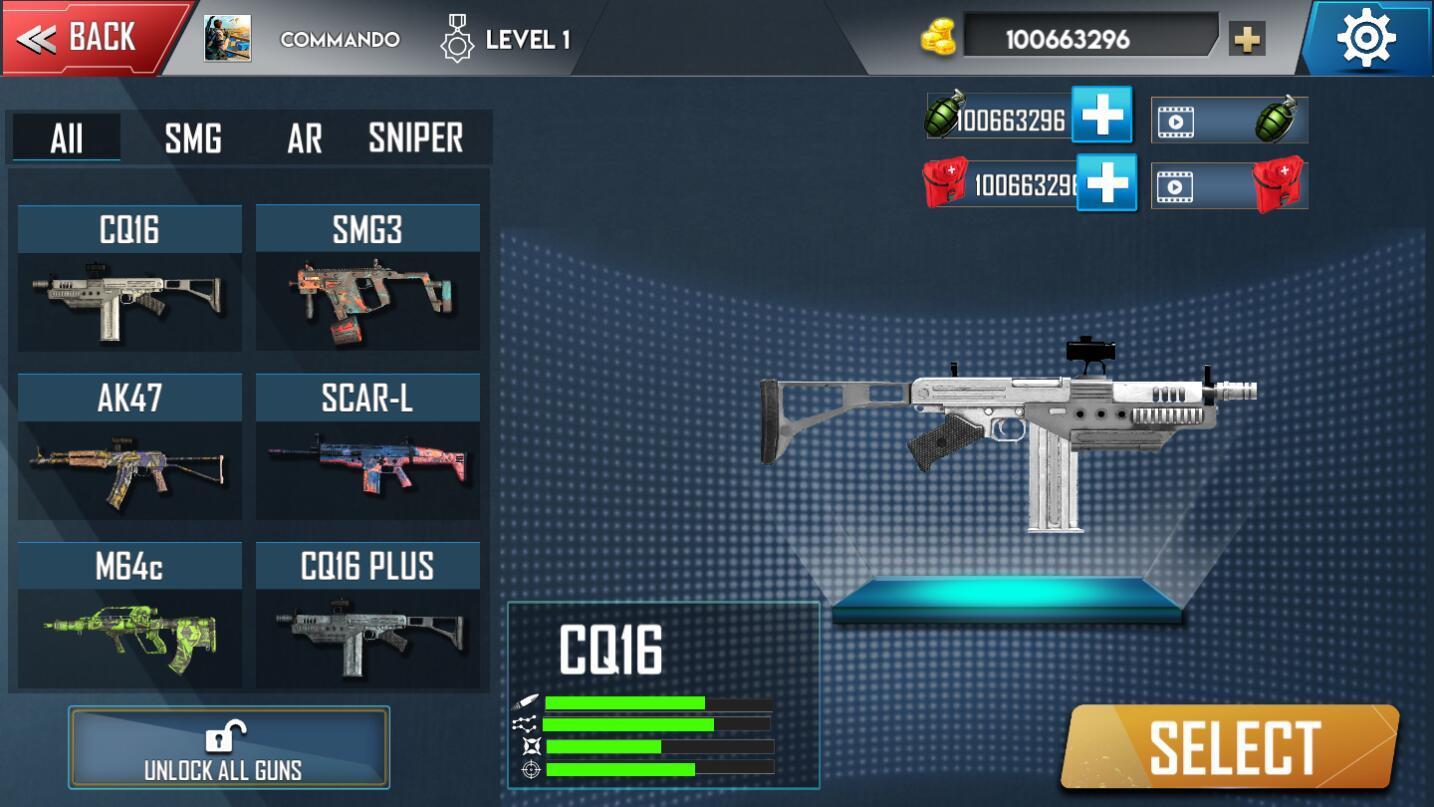Buy more grenades with the plus button

[x=1102, y=115]
